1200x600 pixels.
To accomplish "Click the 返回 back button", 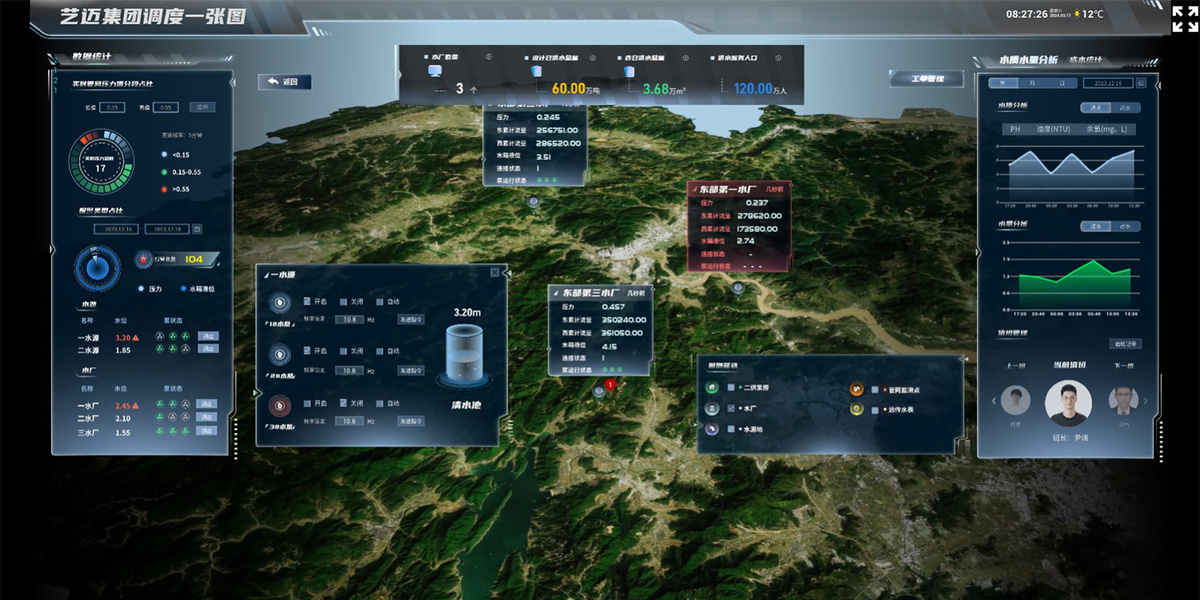I will (x=284, y=82).
